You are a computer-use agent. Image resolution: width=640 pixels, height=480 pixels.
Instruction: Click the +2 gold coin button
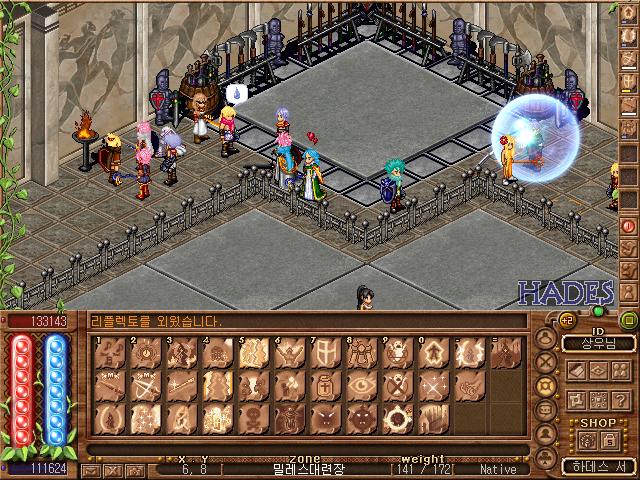click(565, 320)
